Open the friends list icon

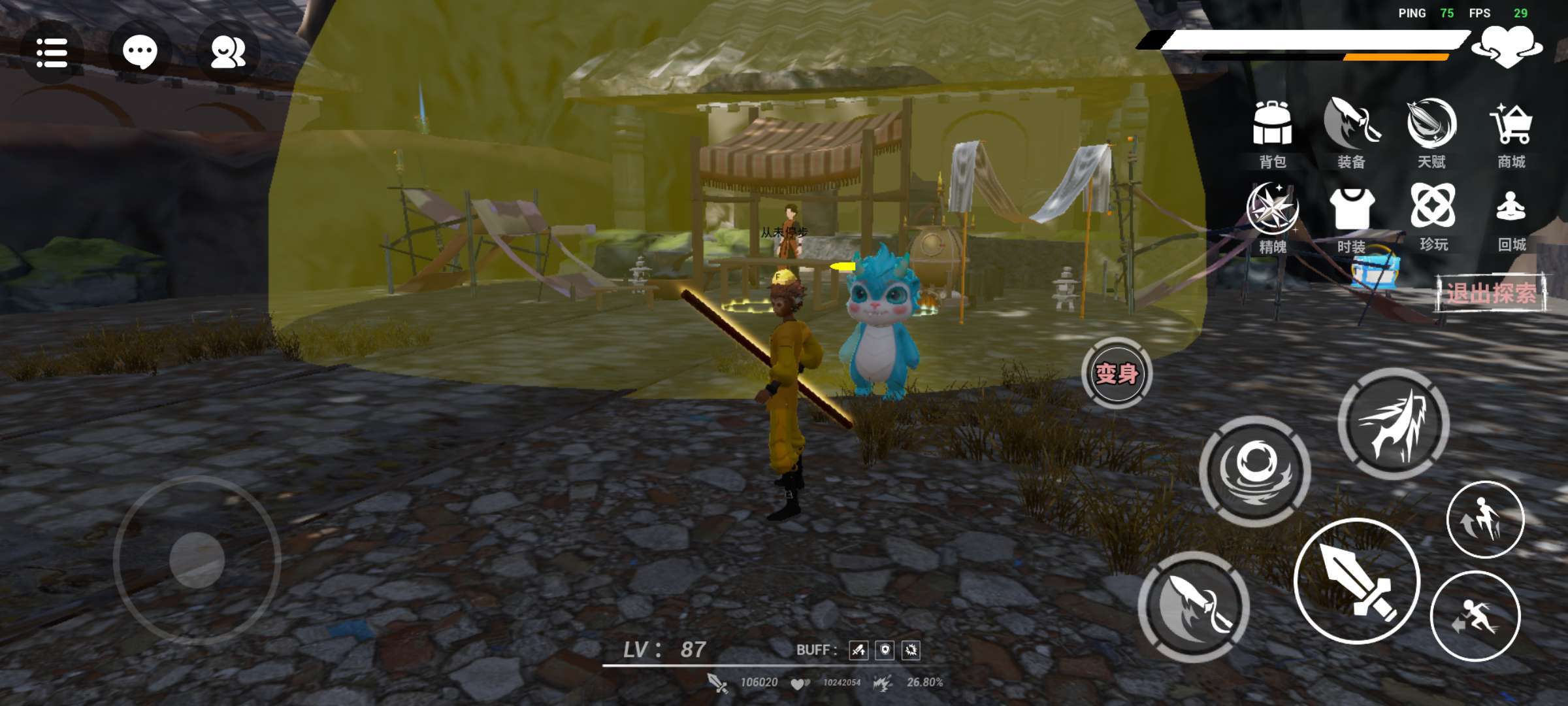pos(227,52)
